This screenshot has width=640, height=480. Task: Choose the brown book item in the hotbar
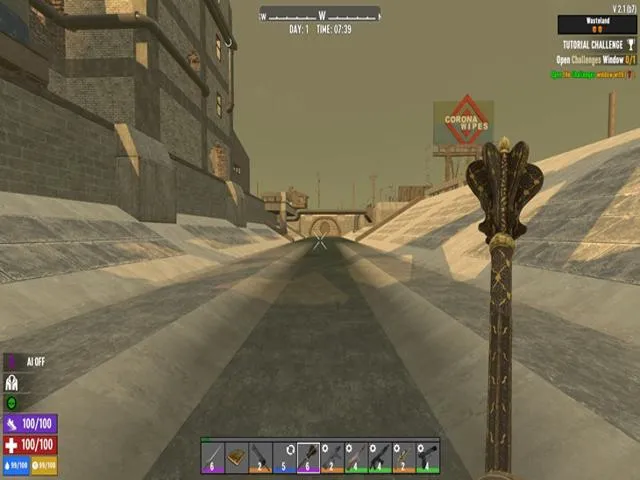[236, 457]
